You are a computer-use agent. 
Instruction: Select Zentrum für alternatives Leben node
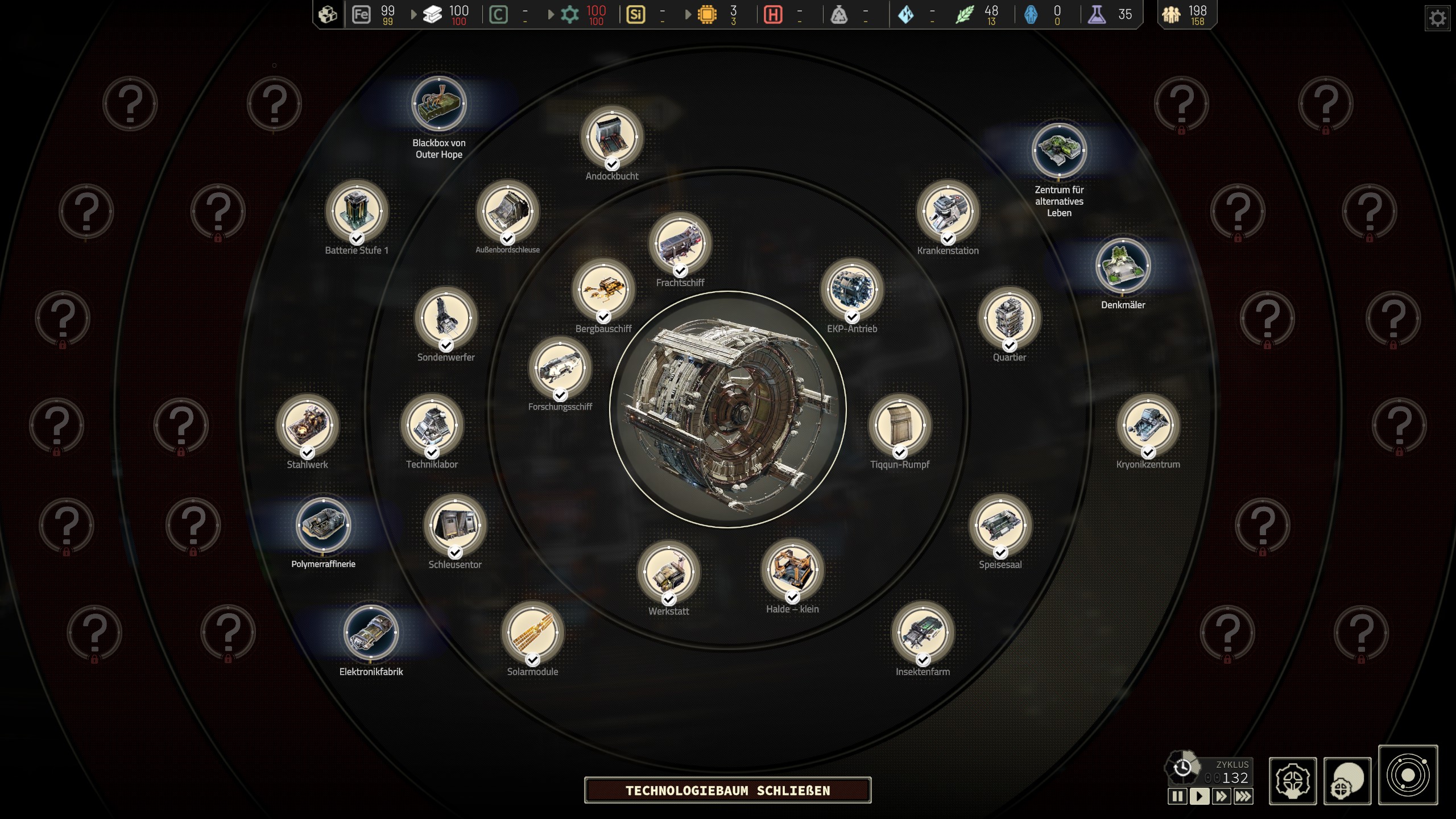1059,150
